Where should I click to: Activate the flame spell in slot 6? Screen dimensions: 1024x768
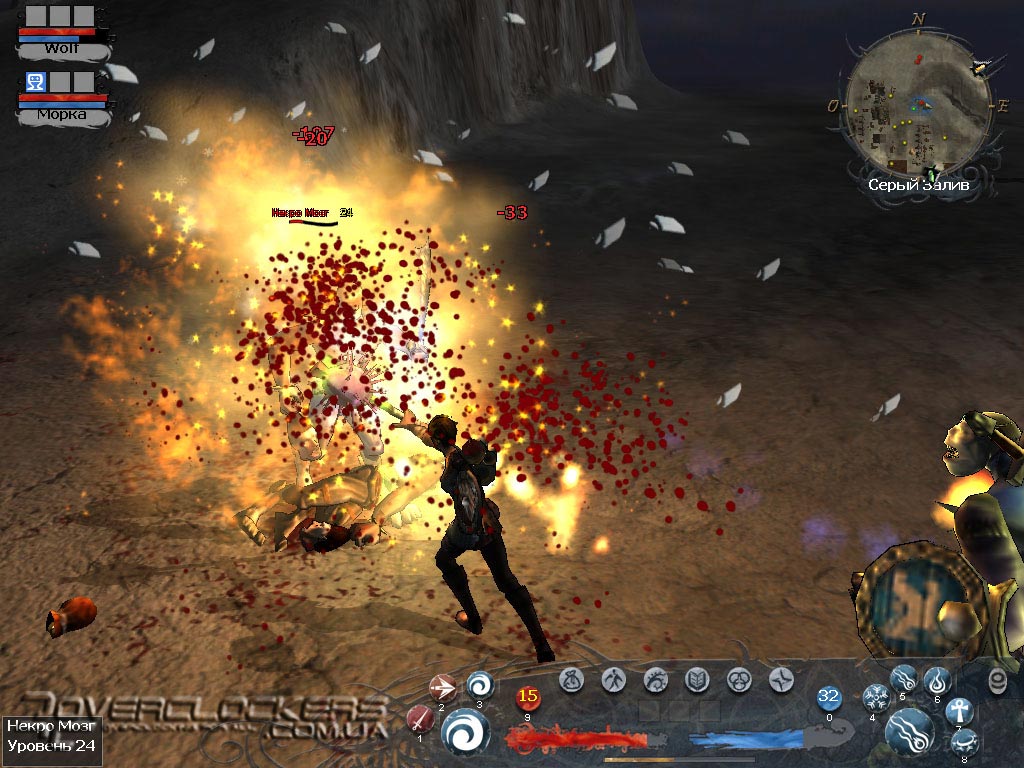937,680
